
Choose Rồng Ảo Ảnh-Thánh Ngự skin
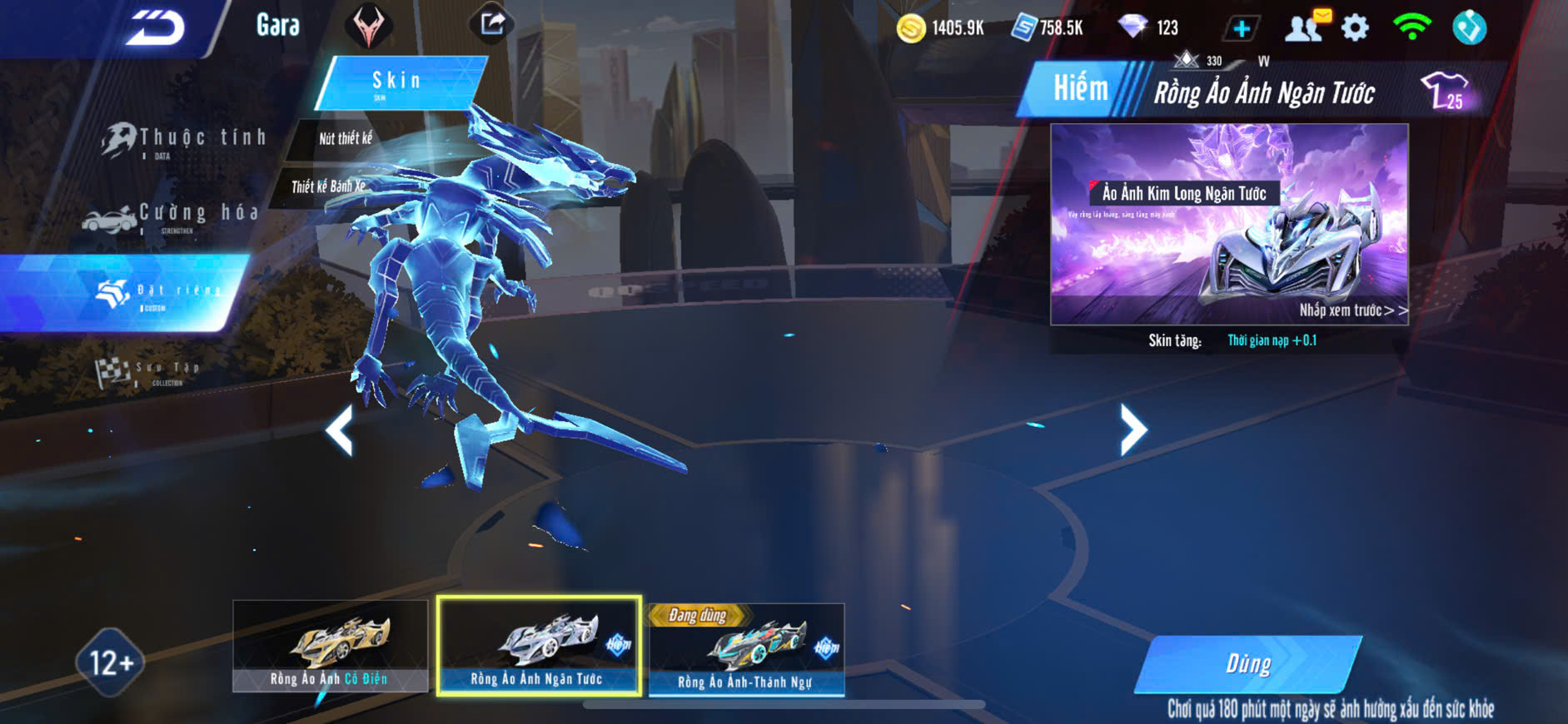coord(746,649)
